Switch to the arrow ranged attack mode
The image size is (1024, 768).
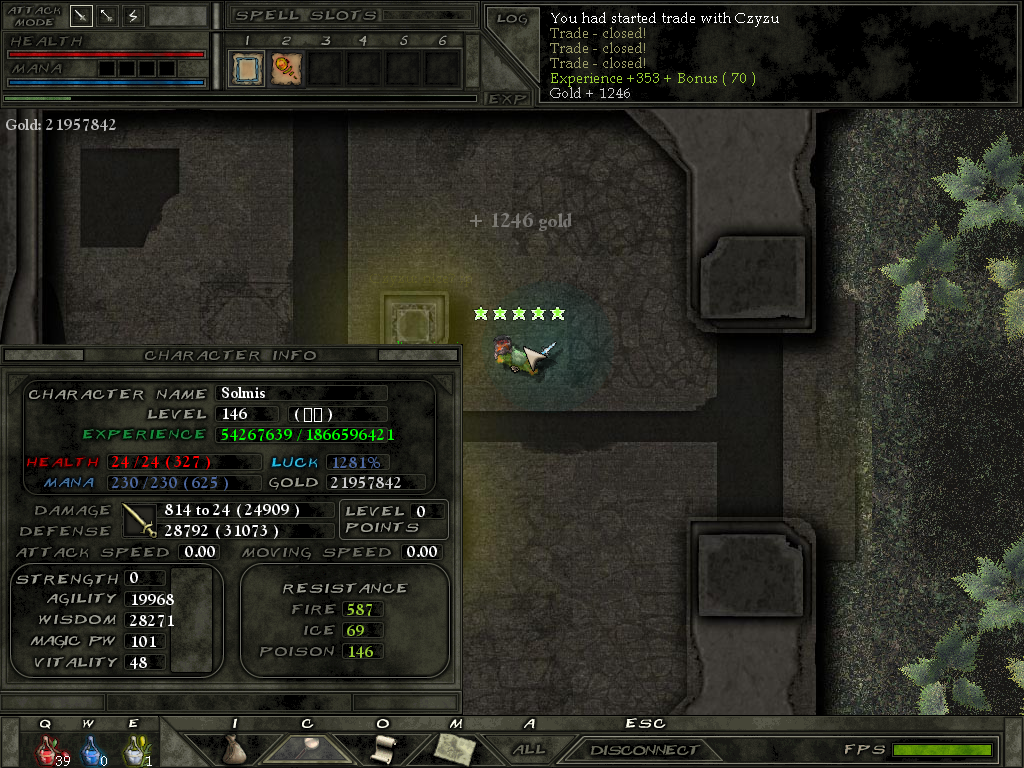(x=107, y=16)
